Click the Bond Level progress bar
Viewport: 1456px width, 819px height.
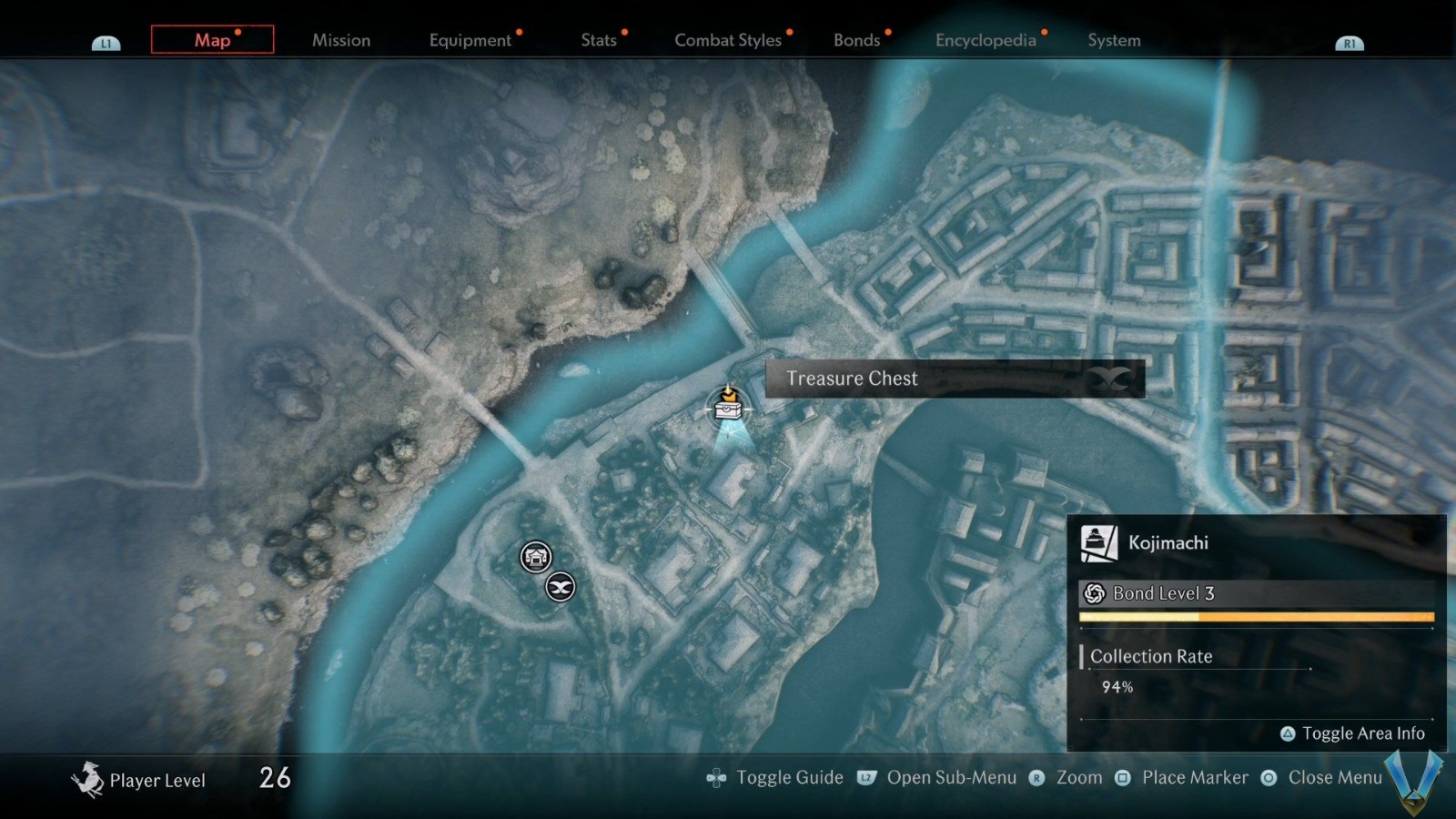pos(1256,617)
